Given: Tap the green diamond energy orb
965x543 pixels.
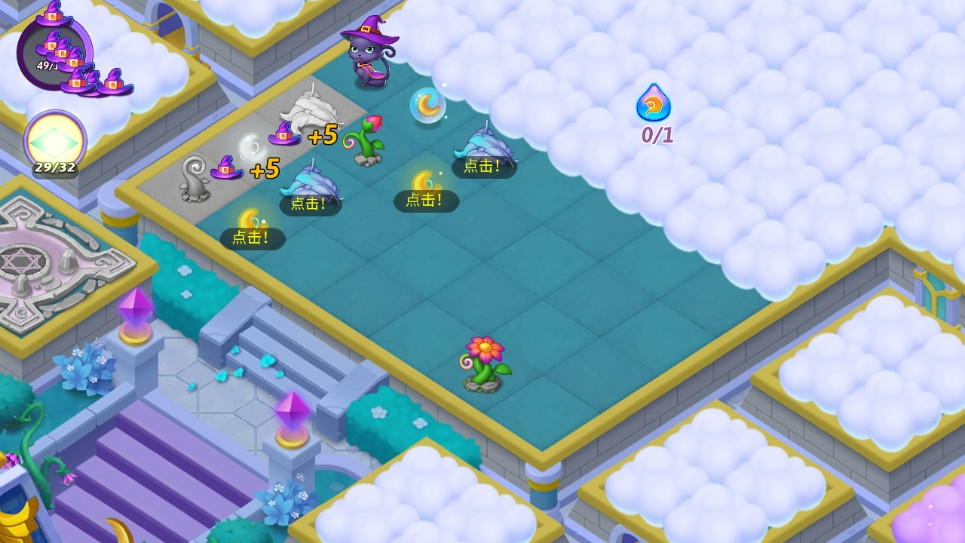Looking at the screenshot, I should click(x=54, y=139).
